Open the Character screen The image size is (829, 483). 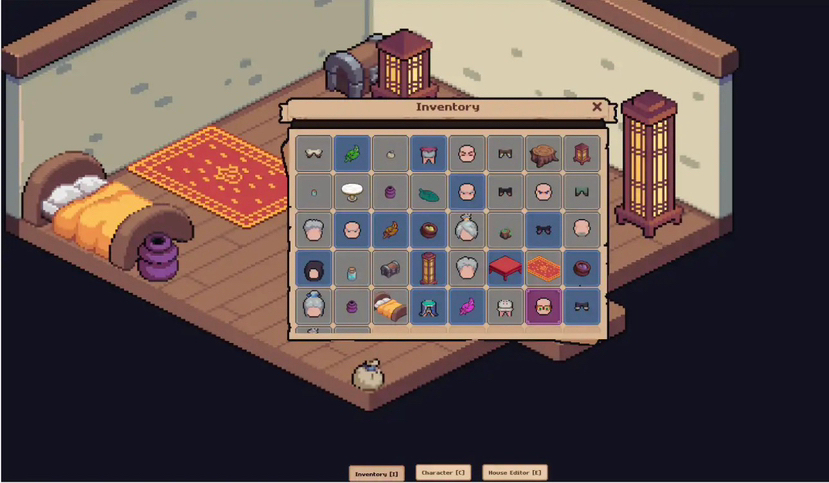pyautogui.click(x=443, y=473)
